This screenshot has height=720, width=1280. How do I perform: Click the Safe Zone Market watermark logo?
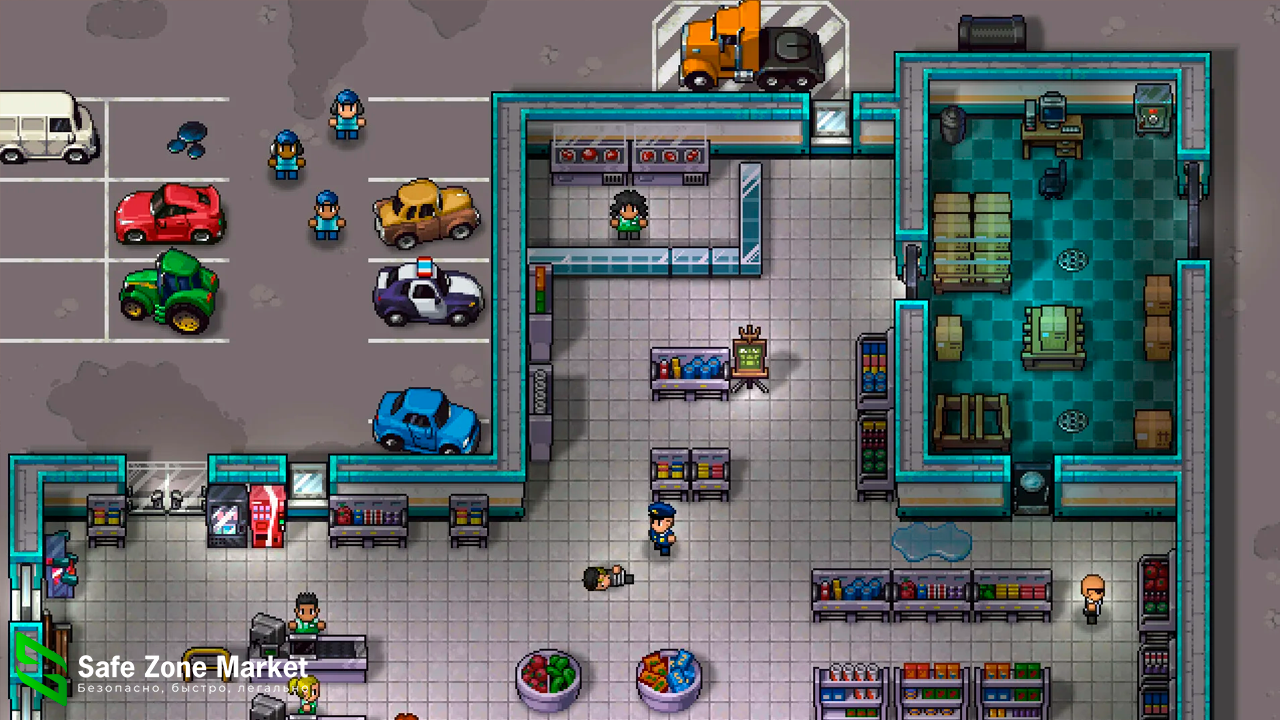click(x=40, y=669)
